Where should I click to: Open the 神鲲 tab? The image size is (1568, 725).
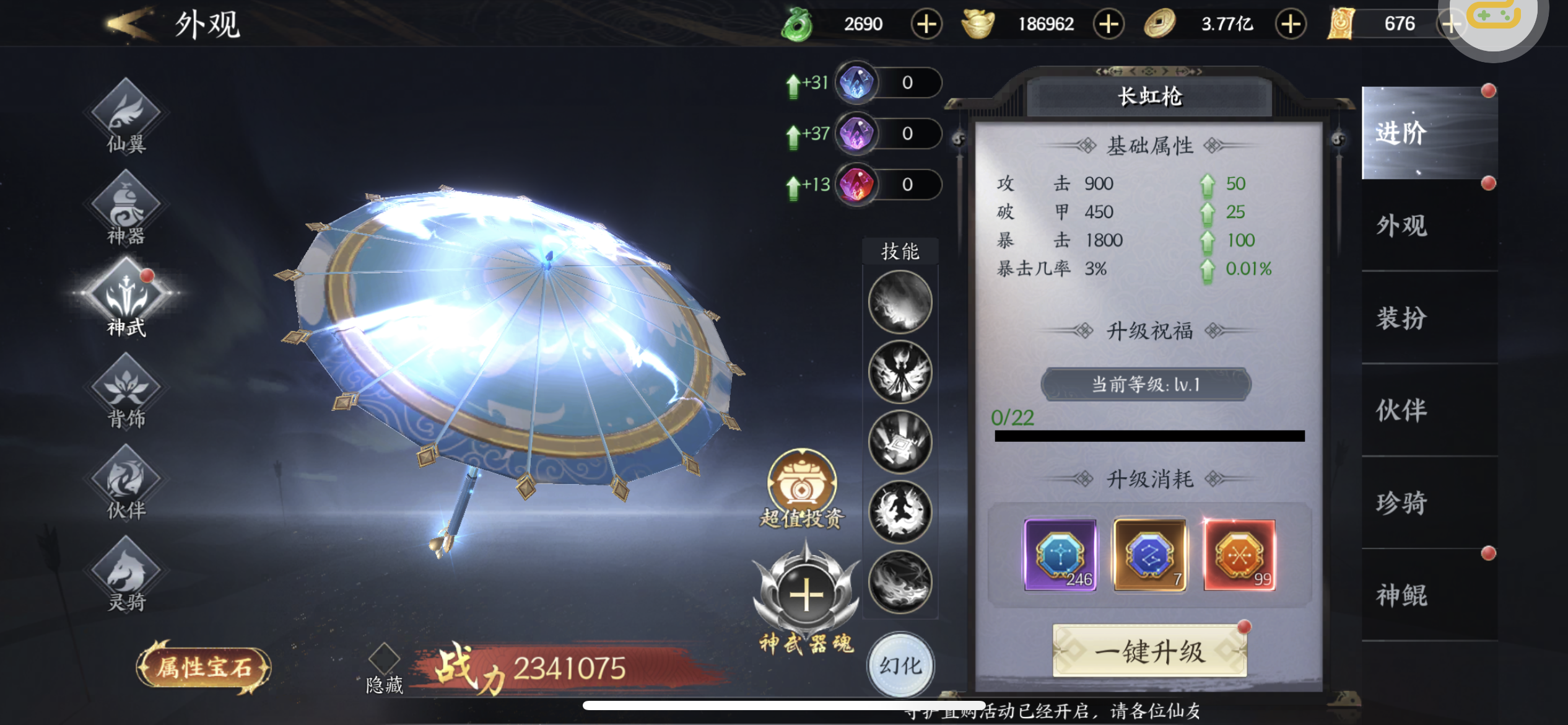point(1429,595)
